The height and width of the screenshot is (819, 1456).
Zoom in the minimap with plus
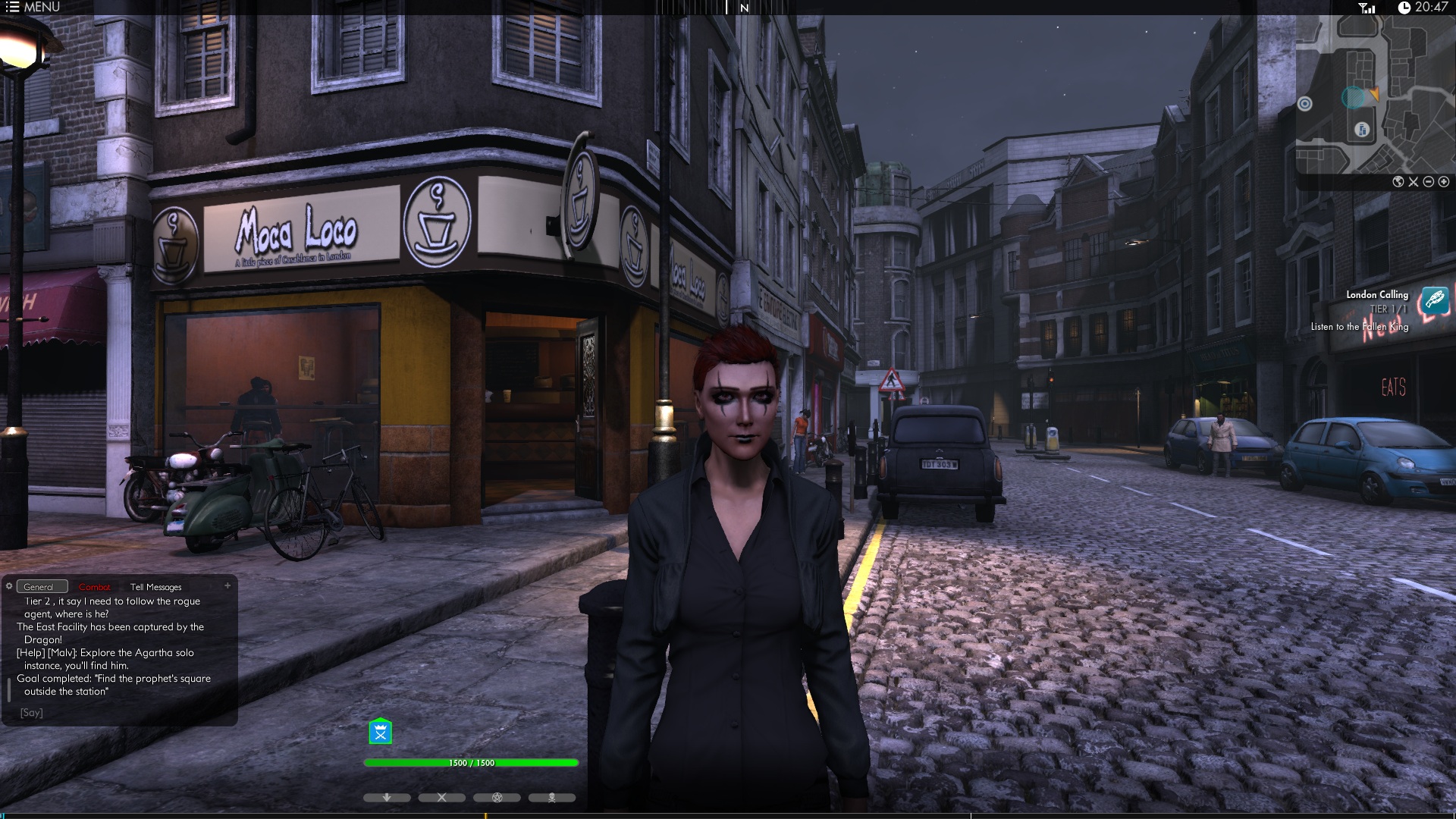point(1444,182)
